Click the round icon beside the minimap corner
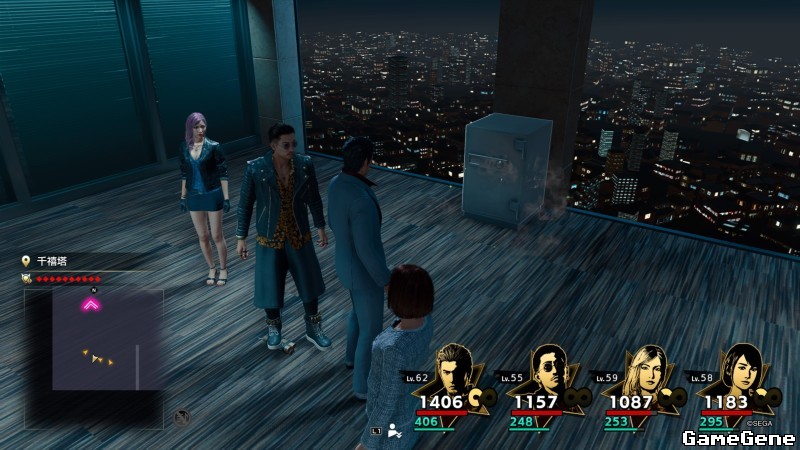Viewport: 800px width, 450px height. pos(182,417)
